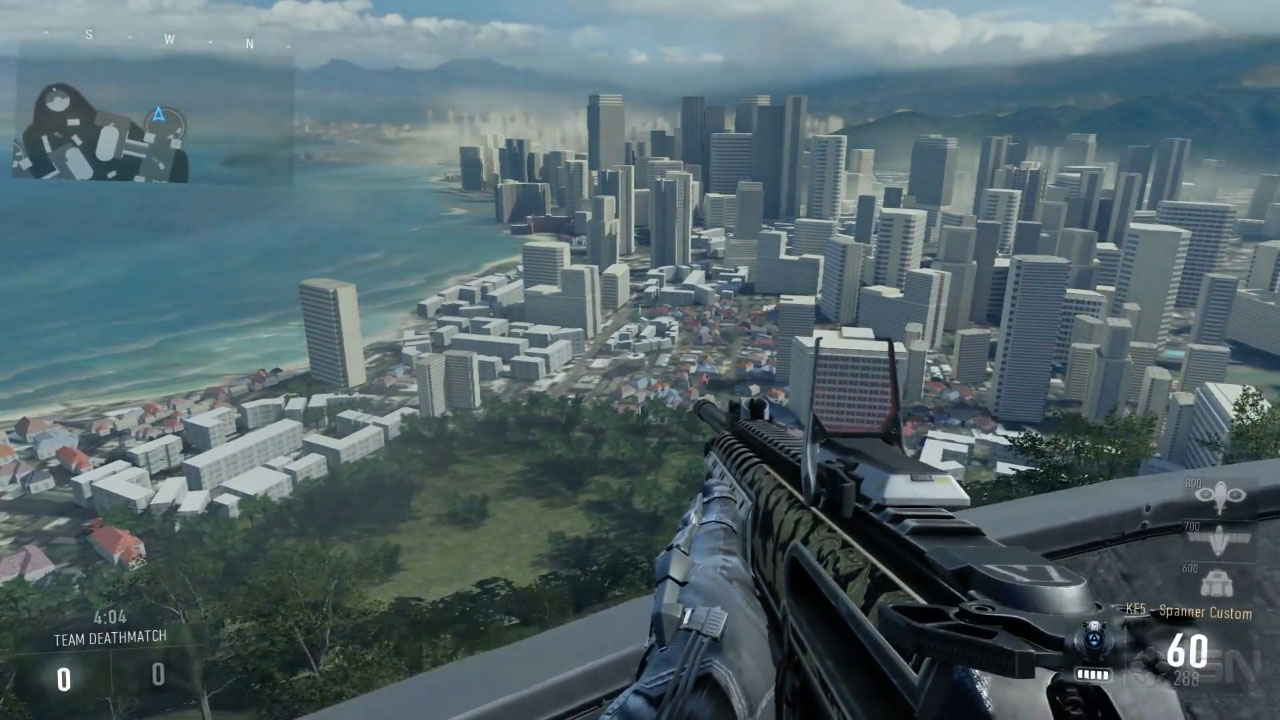Select the TEAM DEATHMATCH mode label
This screenshot has width=1280, height=720.
click(111, 637)
